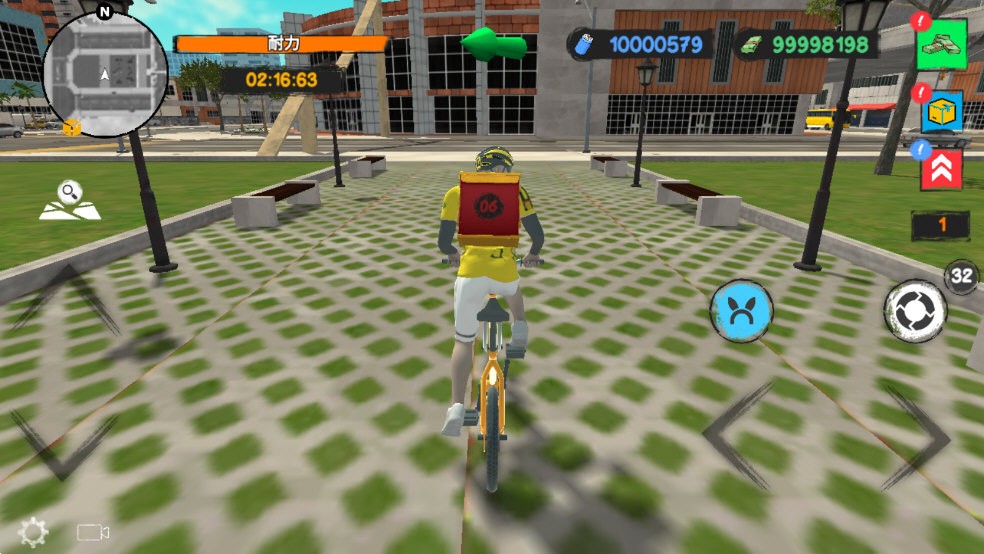Steer right with the right chevron
The height and width of the screenshot is (554, 984).
tap(916, 436)
